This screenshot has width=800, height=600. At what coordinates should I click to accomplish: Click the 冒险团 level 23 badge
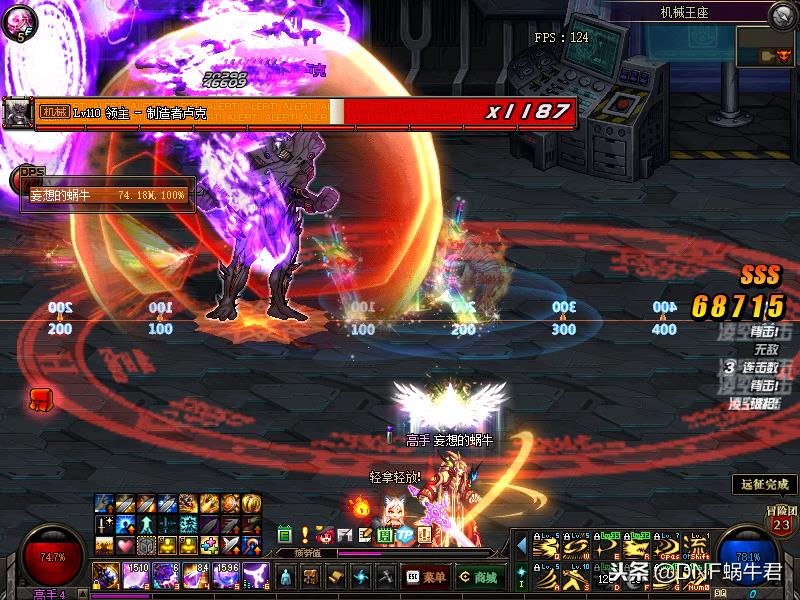click(x=780, y=523)
